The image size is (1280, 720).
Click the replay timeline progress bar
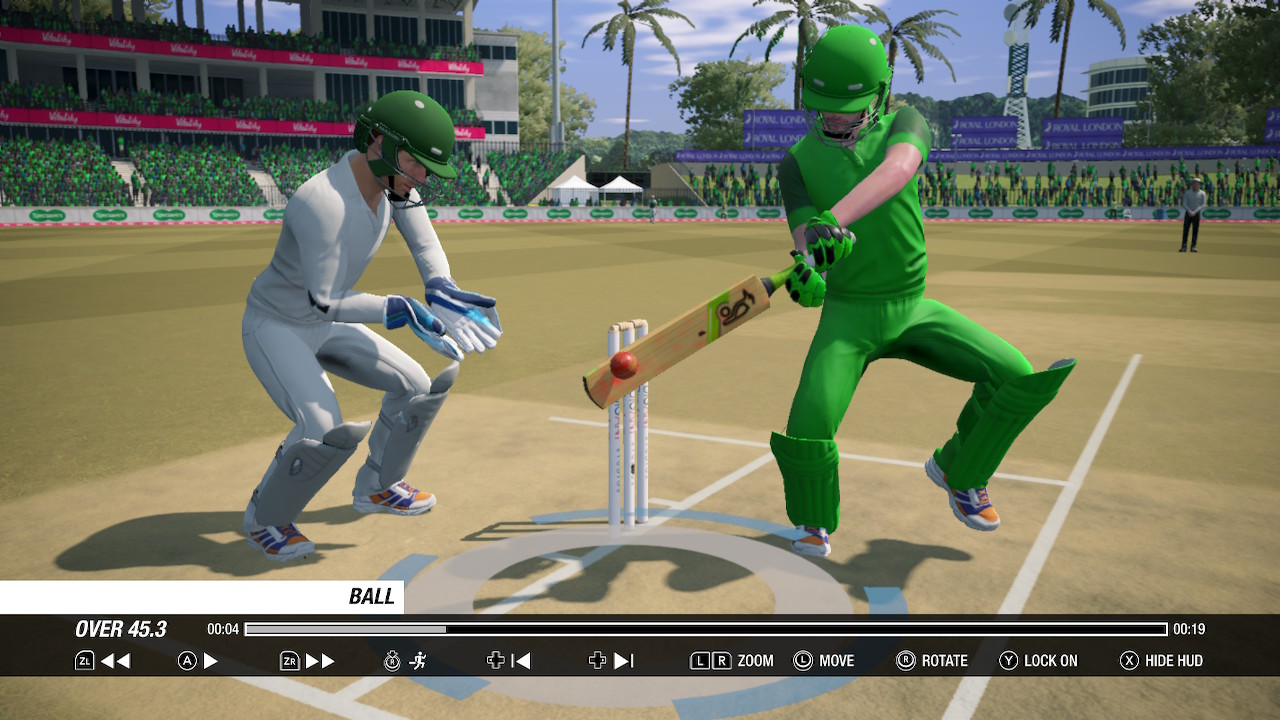click(x=705, y=629)
